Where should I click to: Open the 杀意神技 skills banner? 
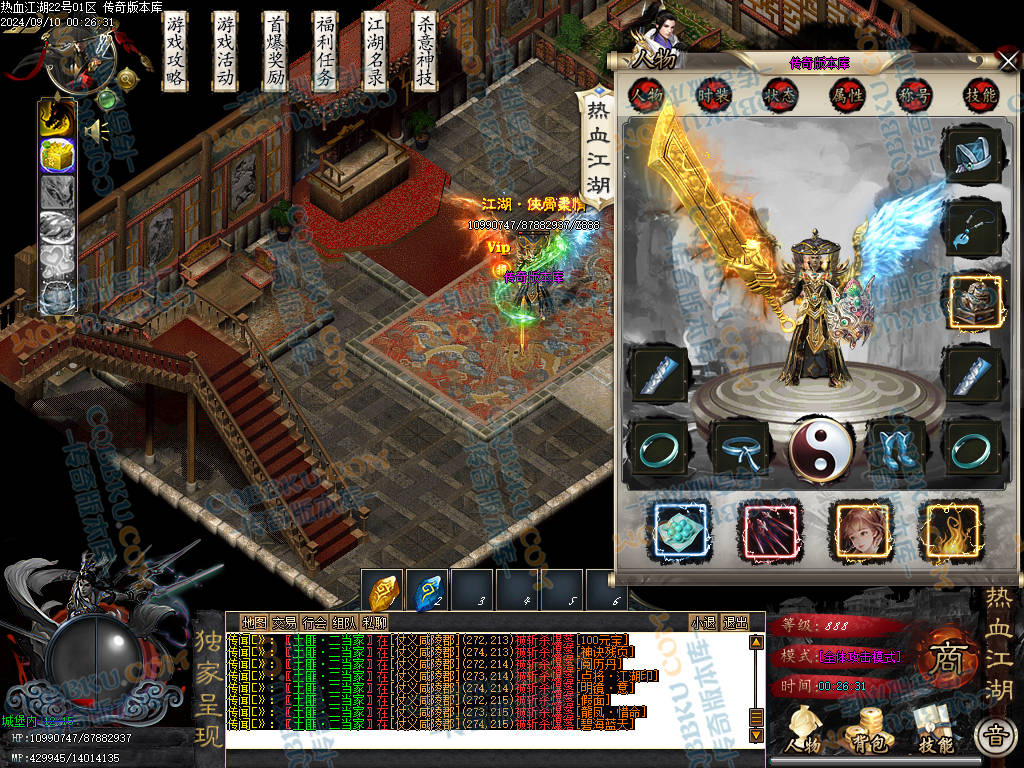point(425,52)
